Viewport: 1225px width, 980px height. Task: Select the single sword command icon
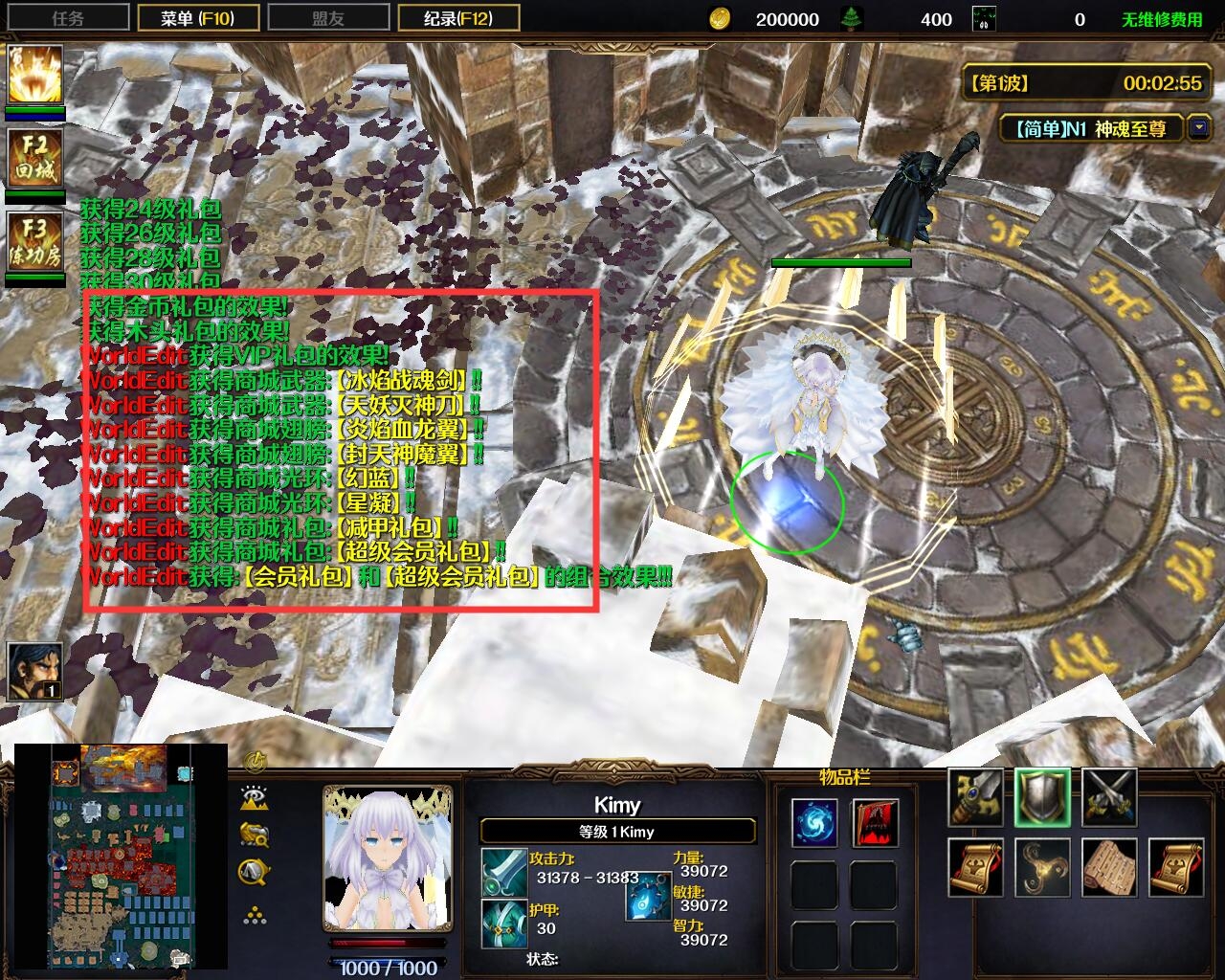[x=975, y=797]
